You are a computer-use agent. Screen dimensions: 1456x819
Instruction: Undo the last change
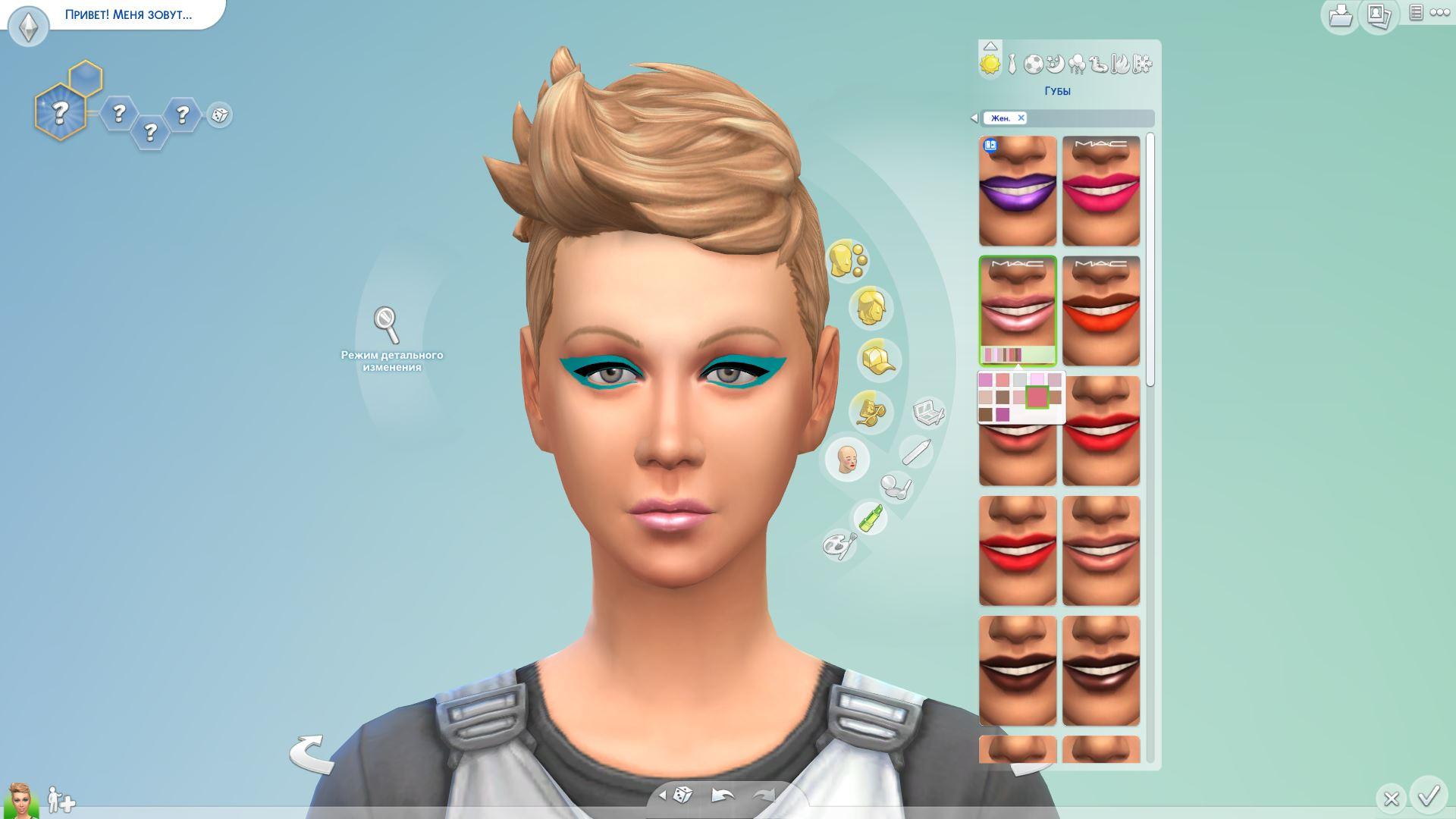click(722, 795)
